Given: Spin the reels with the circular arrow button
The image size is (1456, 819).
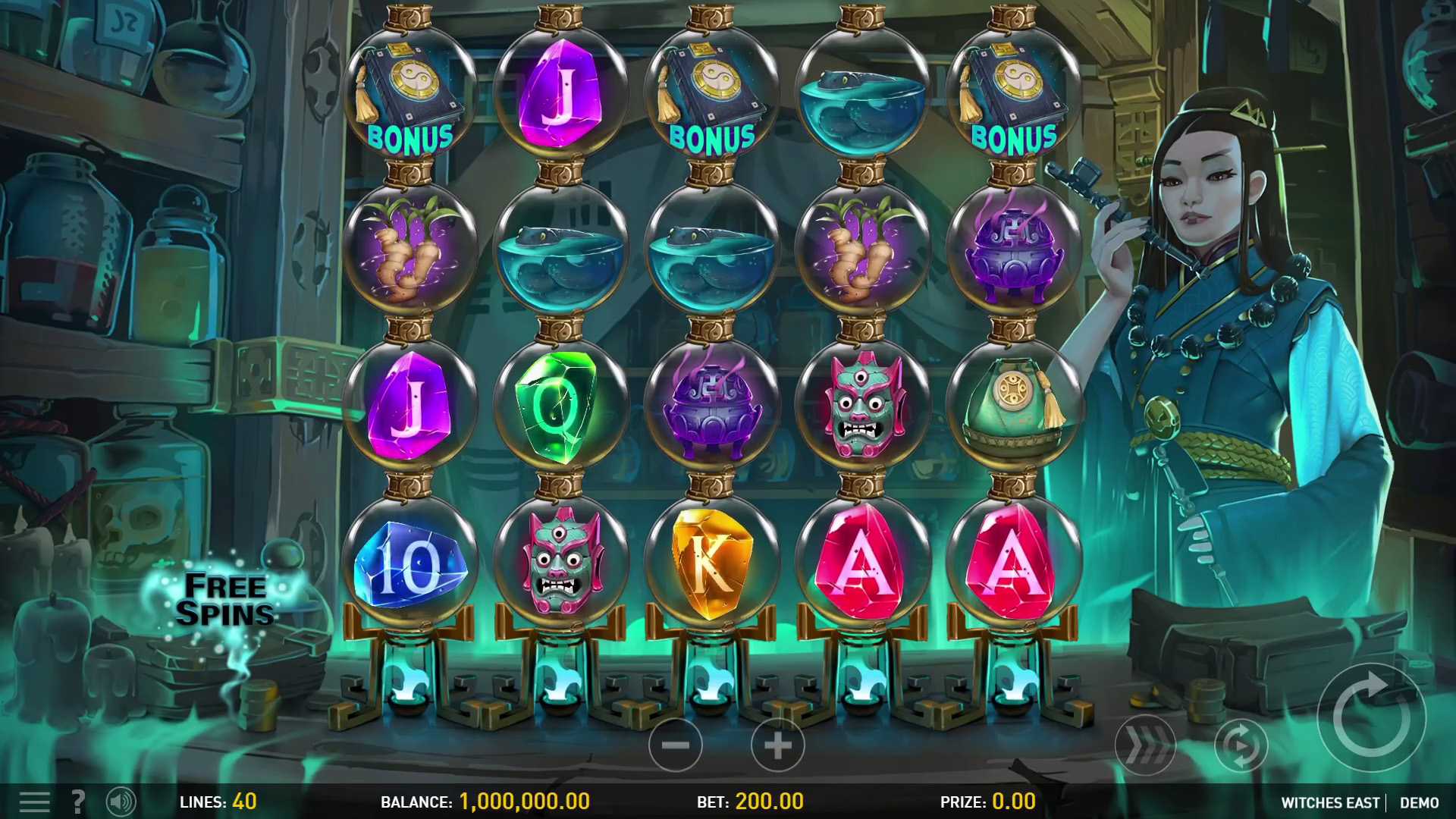Looking at the screenshot, I should [1371, 717].
